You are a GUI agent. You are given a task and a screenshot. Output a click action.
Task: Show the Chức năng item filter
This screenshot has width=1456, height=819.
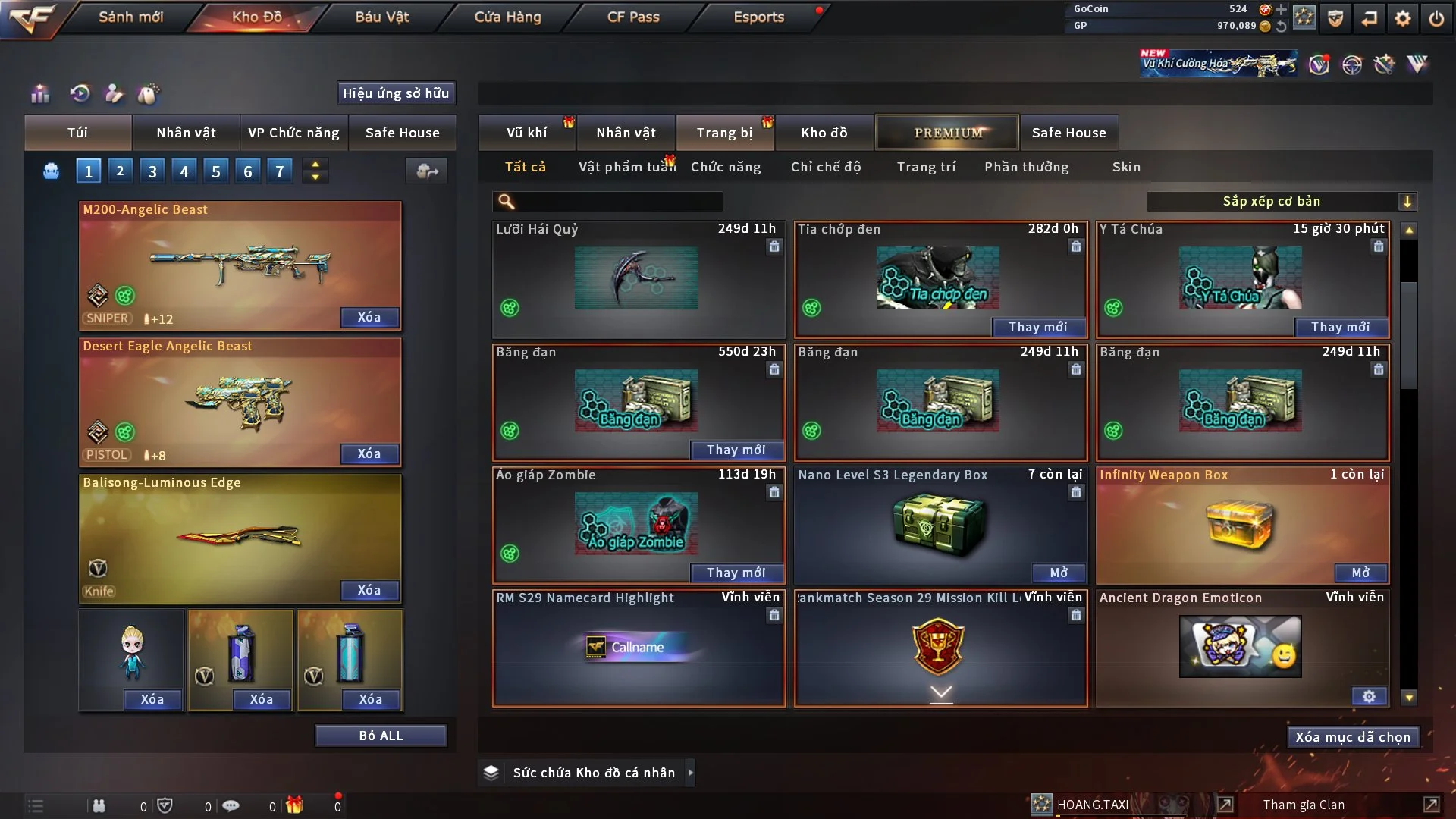point(726,167)
